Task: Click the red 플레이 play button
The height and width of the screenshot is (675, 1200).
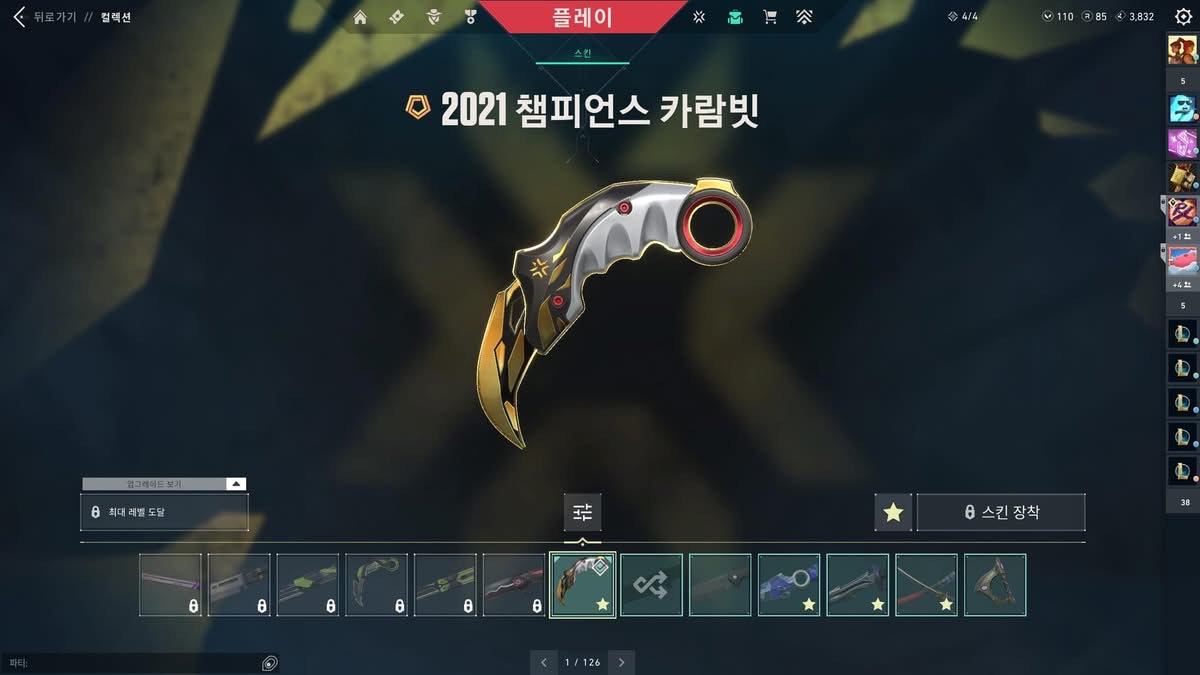Action: point(582,17)
